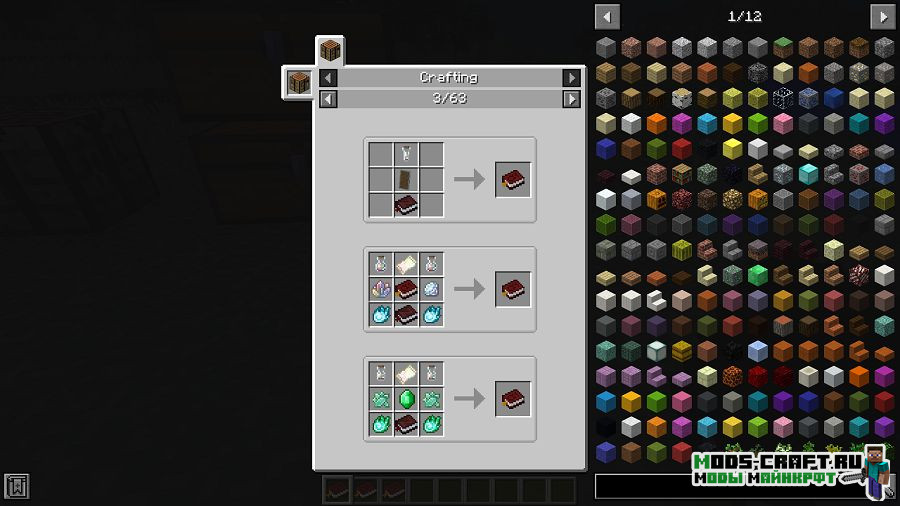This screenshot has width=900, height=506.
Task: Pick the book output of the top recipe
Action: (x=513, y=180)
